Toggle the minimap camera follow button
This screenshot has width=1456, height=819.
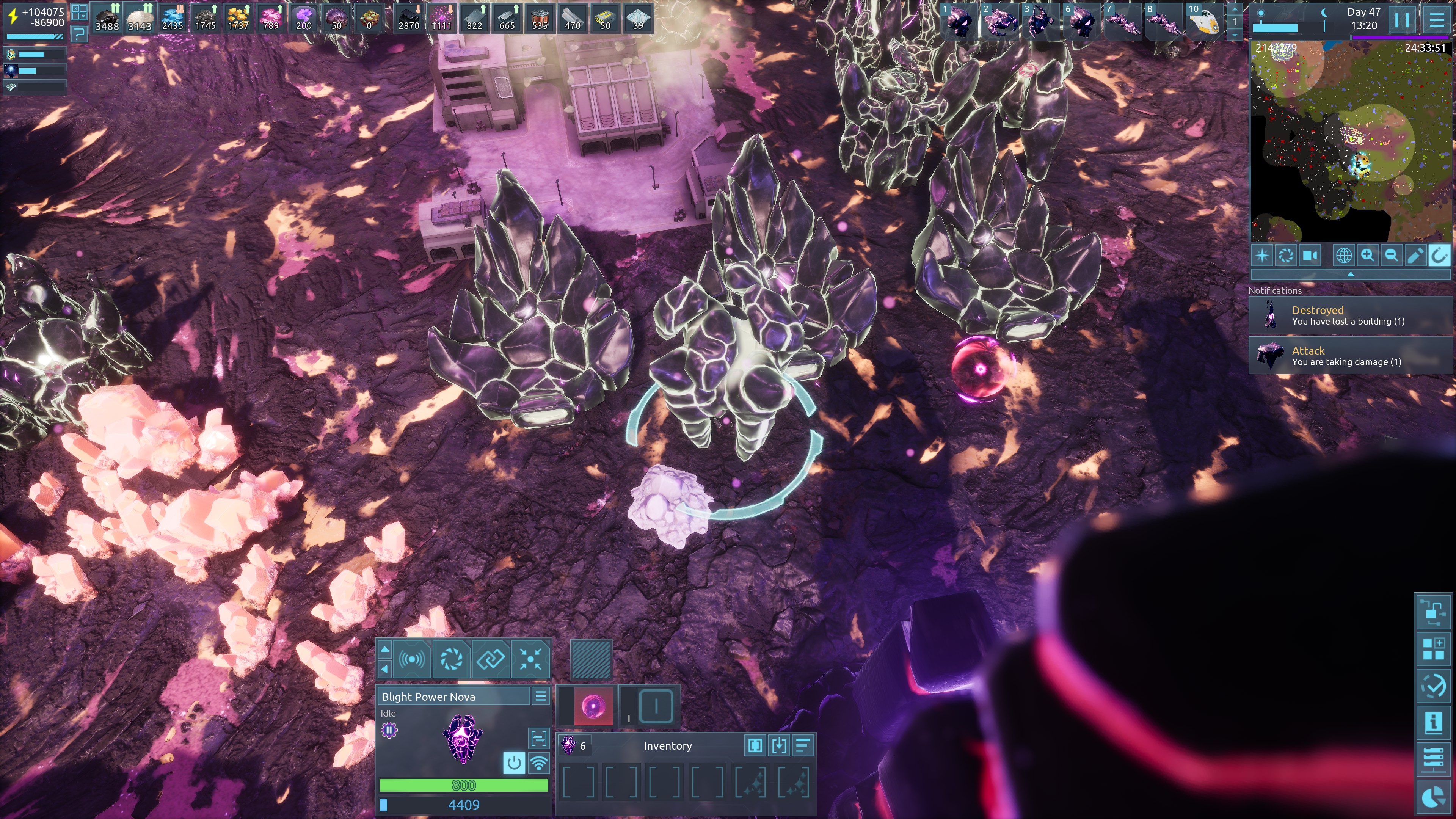[x=1310, y=256]
